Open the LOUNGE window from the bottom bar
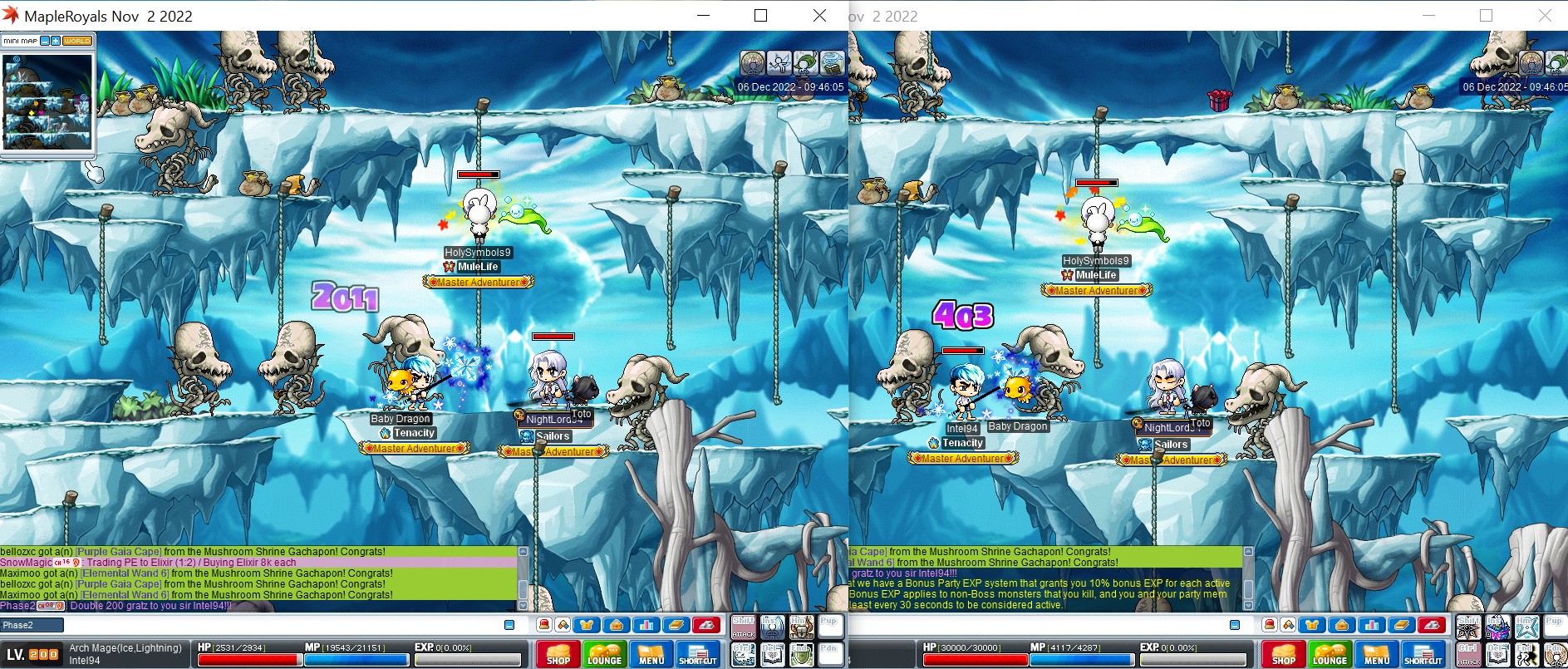Viewport: 1568px width, 669px height. tap(606, 655)
